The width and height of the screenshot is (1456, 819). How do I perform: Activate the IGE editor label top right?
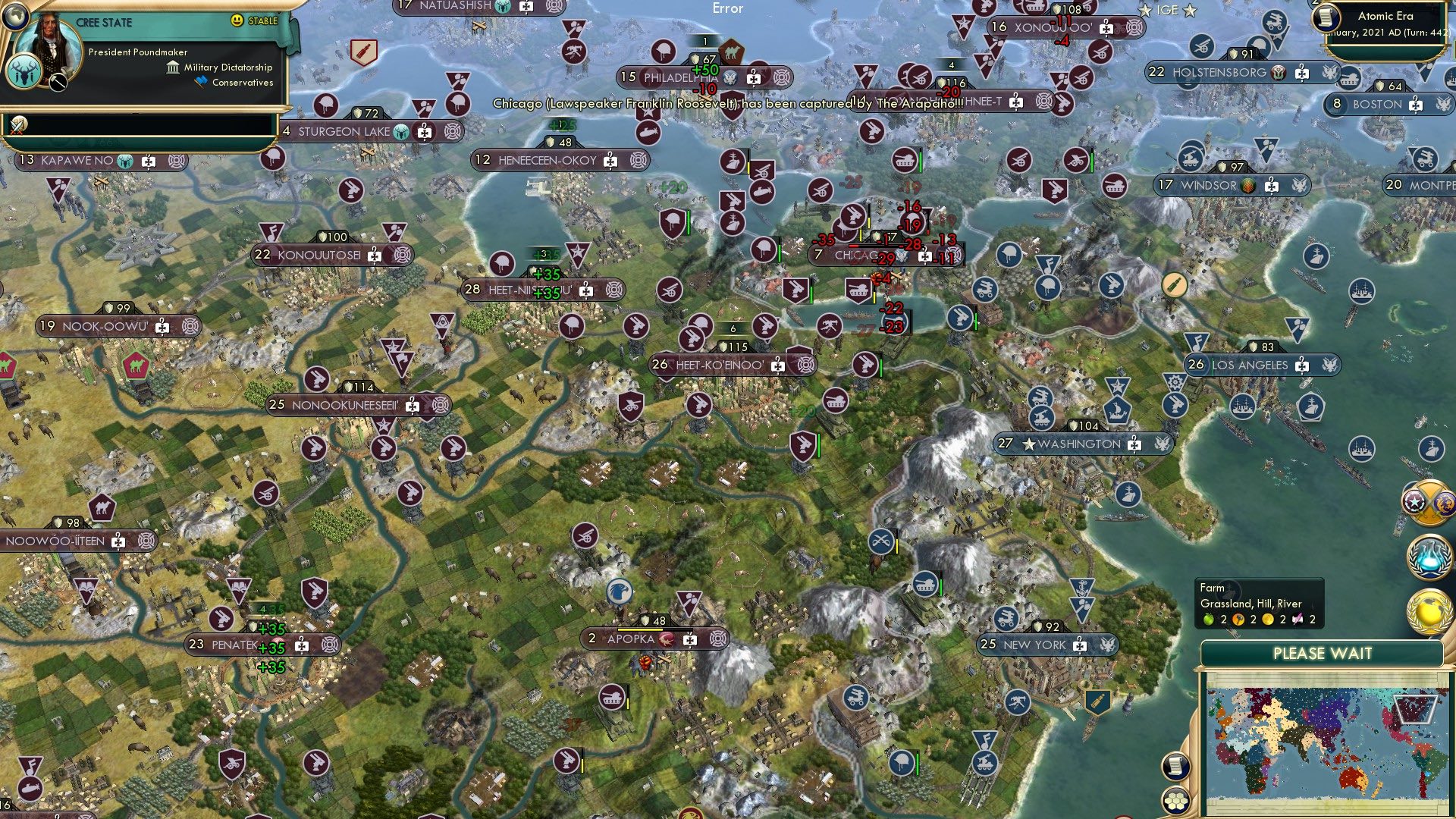coord(1168,11)
